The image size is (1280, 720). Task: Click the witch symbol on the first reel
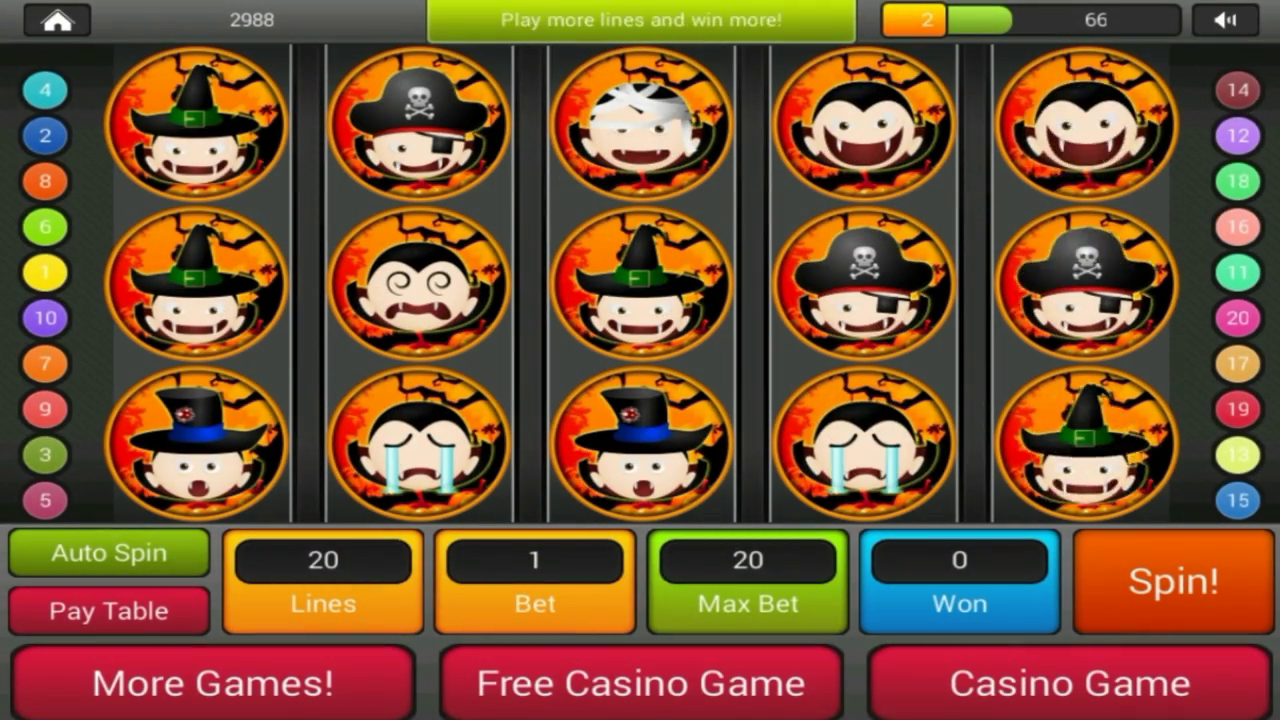pyautogui.click(x=196, y=123)
